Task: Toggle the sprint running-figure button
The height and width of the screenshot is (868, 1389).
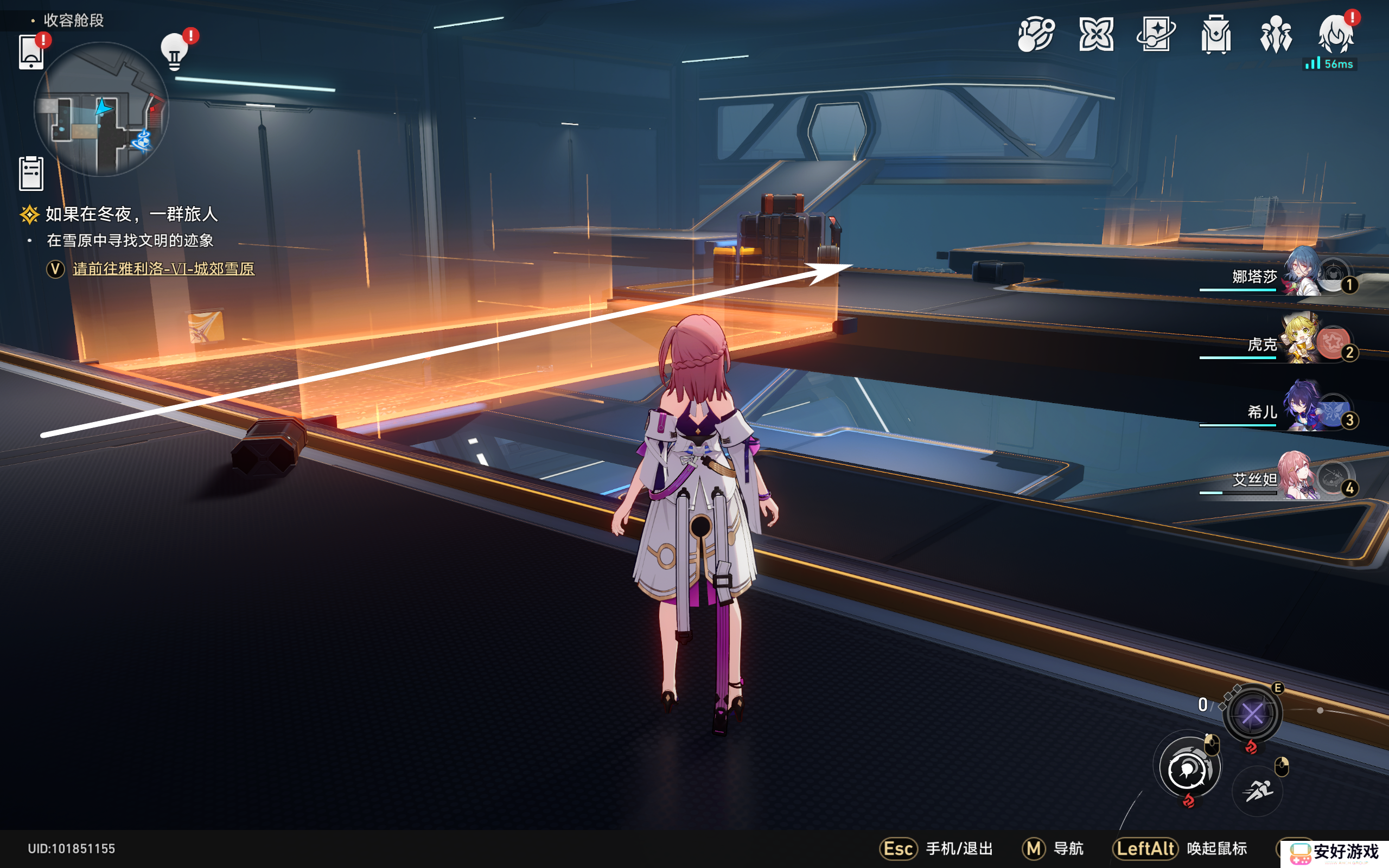Action: pyautogui.click(x=1257, y=791)
